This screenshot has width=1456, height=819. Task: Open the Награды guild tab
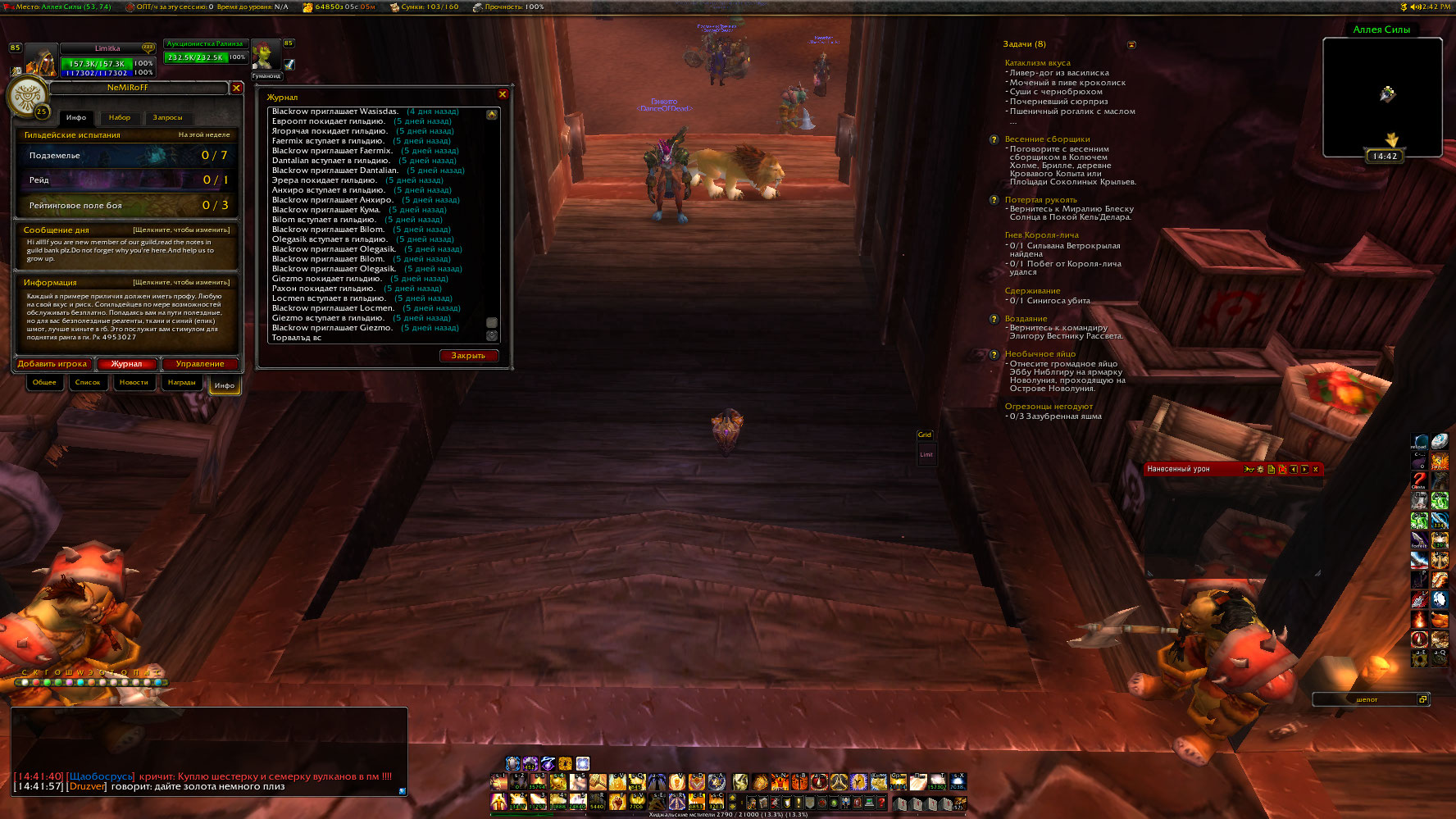(181, 383)
